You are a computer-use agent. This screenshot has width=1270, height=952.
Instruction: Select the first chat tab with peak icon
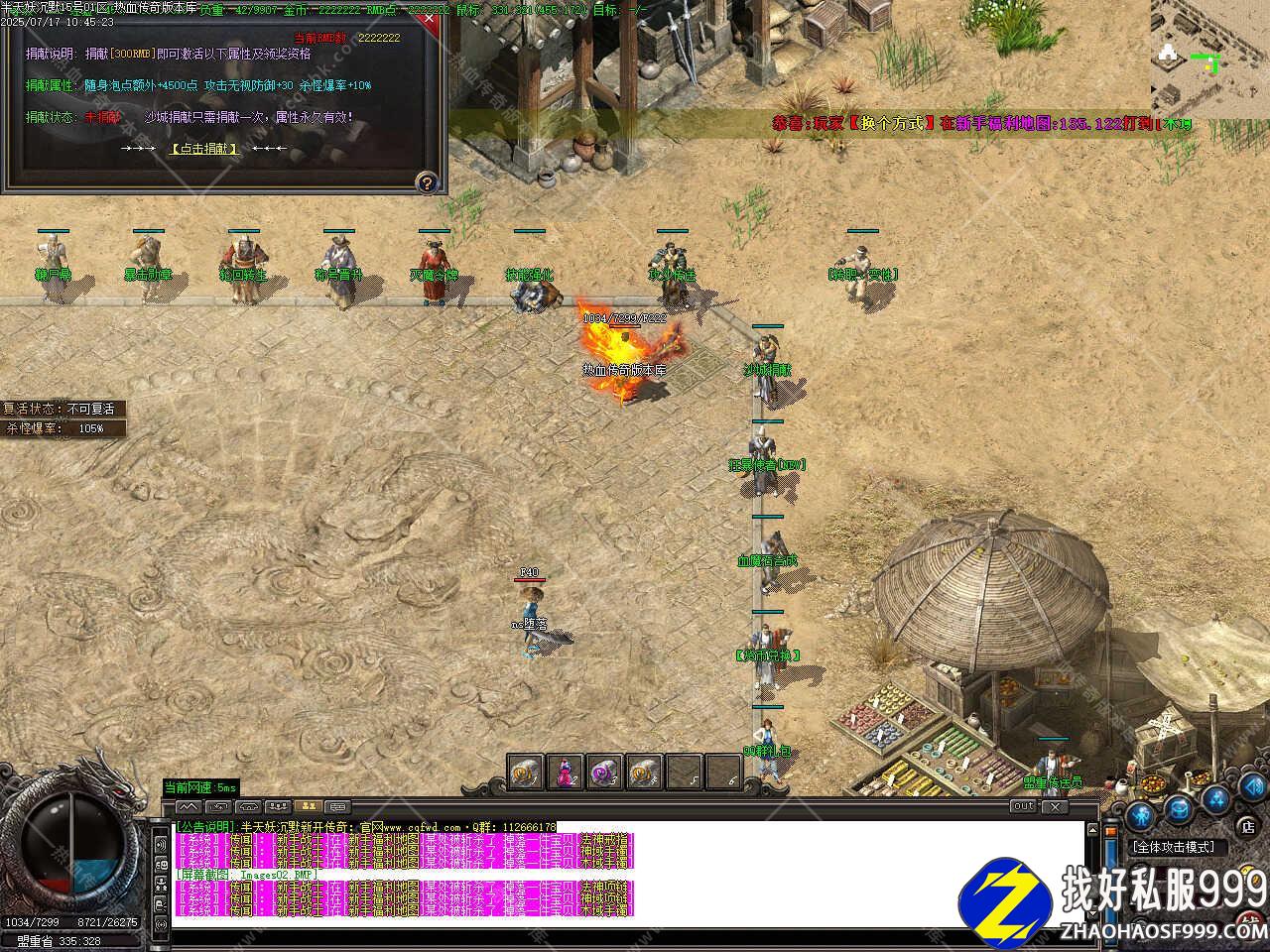pyautogui.click(x=189, y=807)
